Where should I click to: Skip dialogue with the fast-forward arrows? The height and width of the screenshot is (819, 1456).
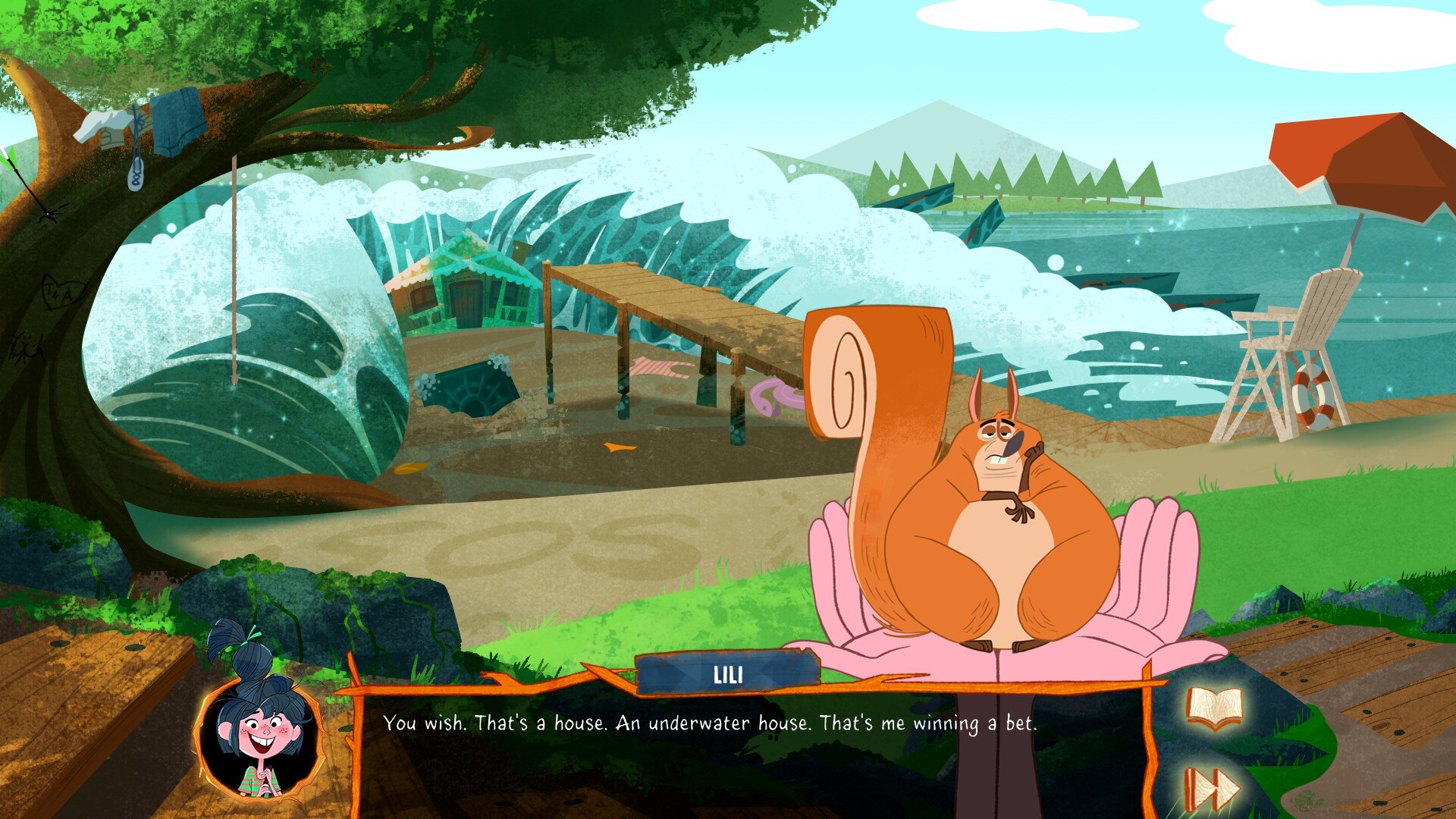pyautogui.click(x=1211, y=789)
